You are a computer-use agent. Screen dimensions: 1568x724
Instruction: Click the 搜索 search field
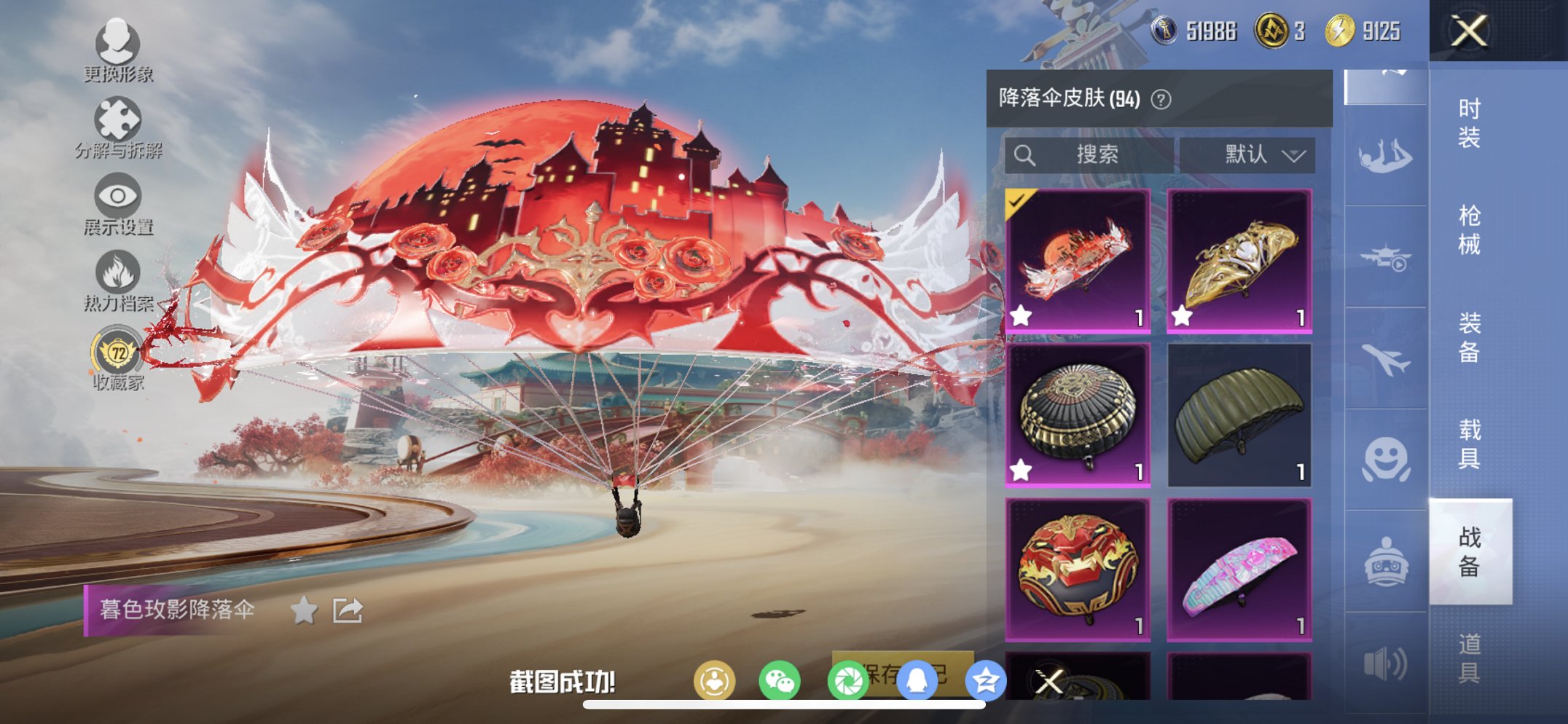coord(1091,154)
